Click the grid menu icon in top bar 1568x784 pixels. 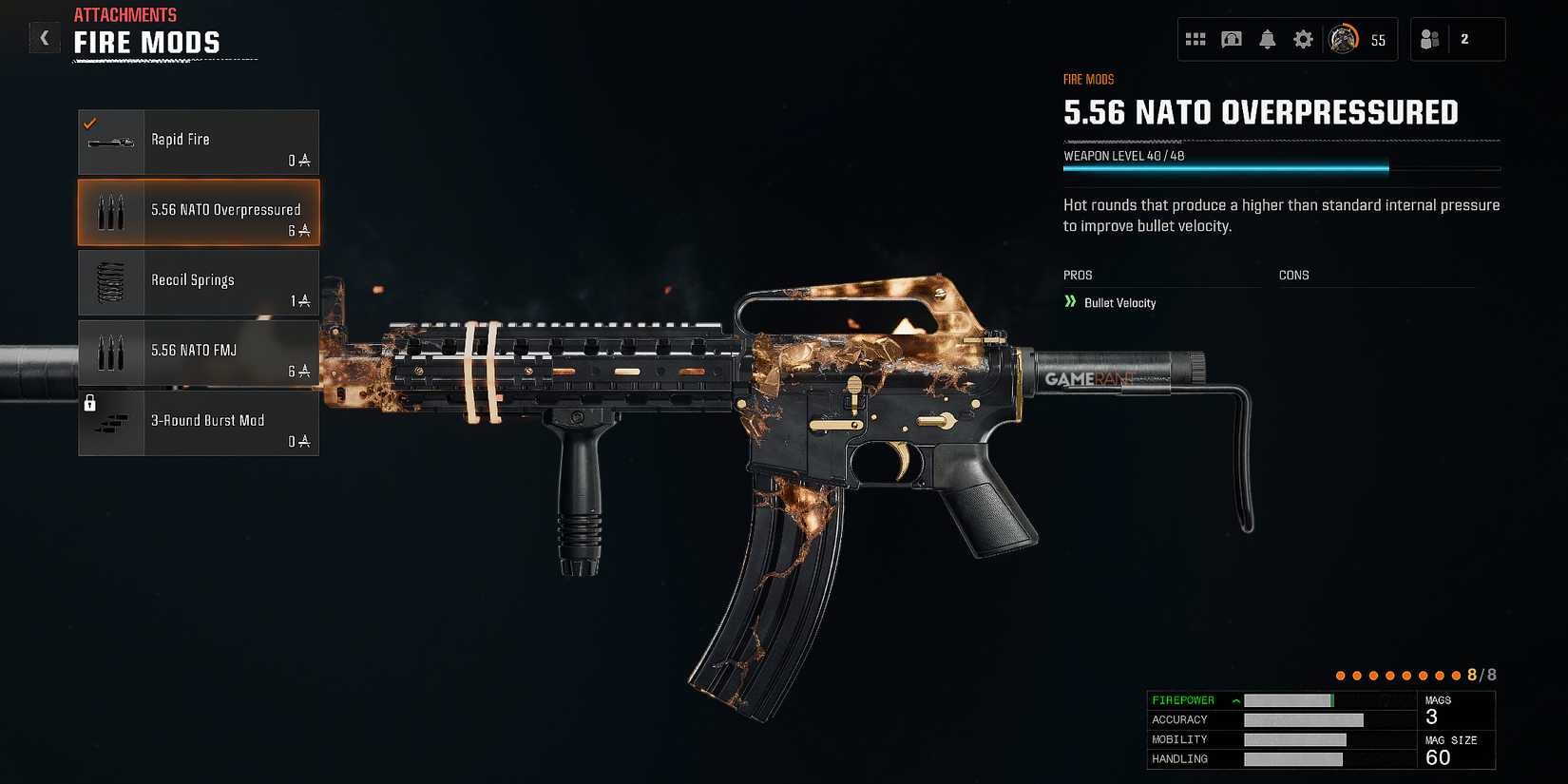pos(1195,39)
